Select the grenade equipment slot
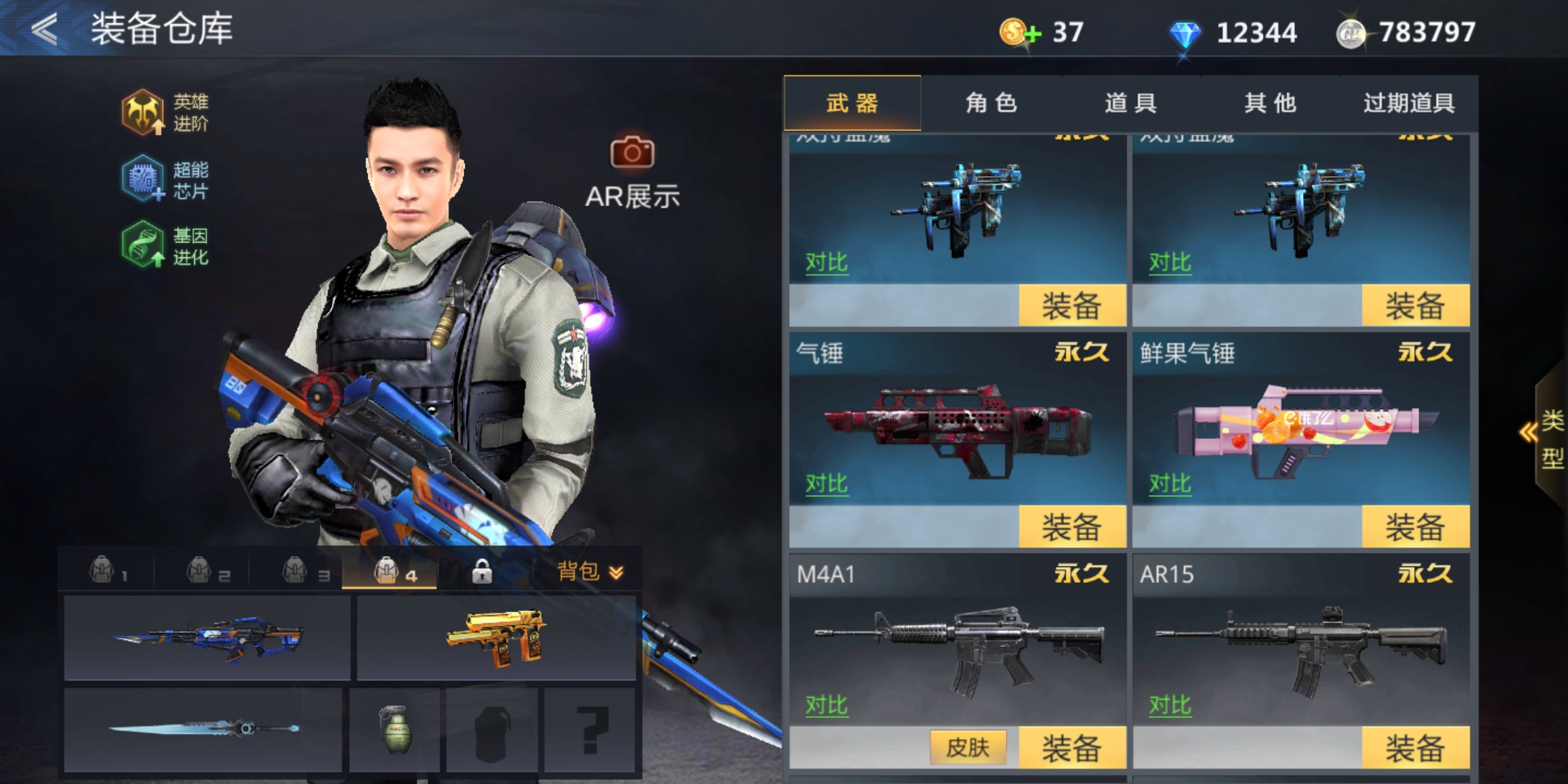 pos(395,730)
